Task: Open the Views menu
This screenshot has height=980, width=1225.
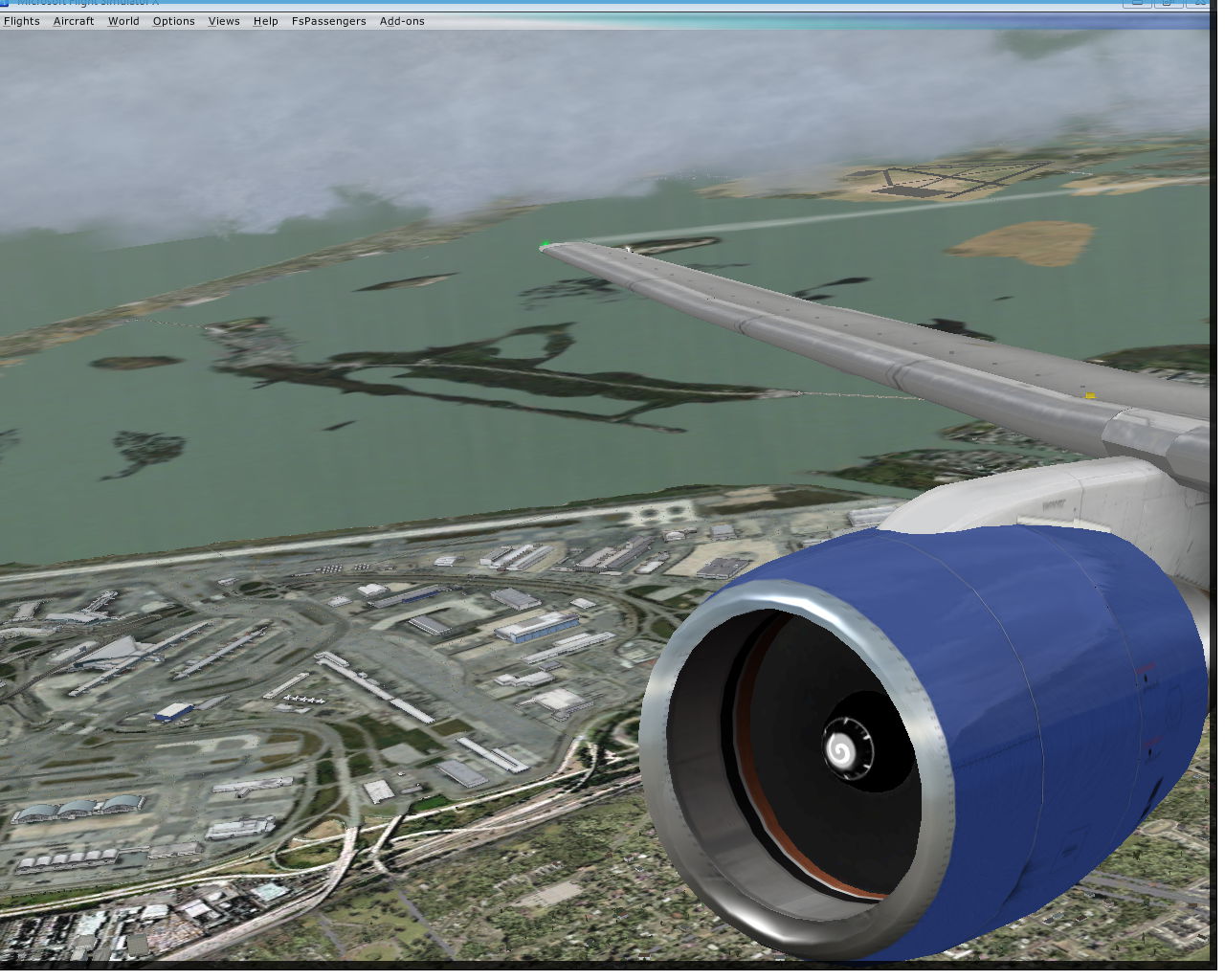Action: point(224,21)
